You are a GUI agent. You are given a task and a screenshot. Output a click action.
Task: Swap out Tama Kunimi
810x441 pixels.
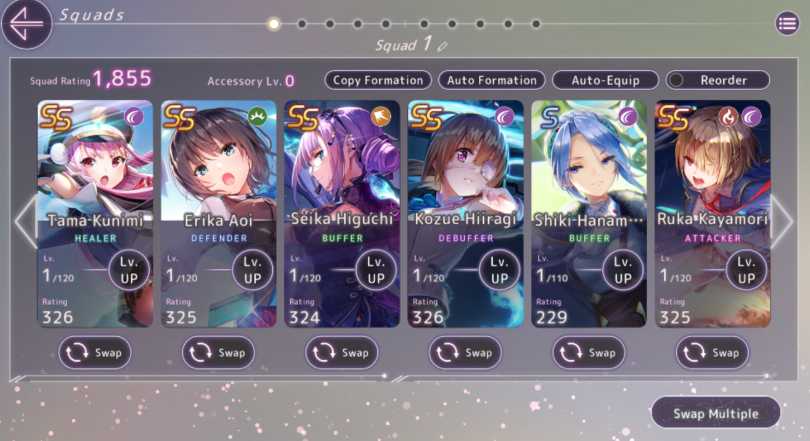point(95,352)
